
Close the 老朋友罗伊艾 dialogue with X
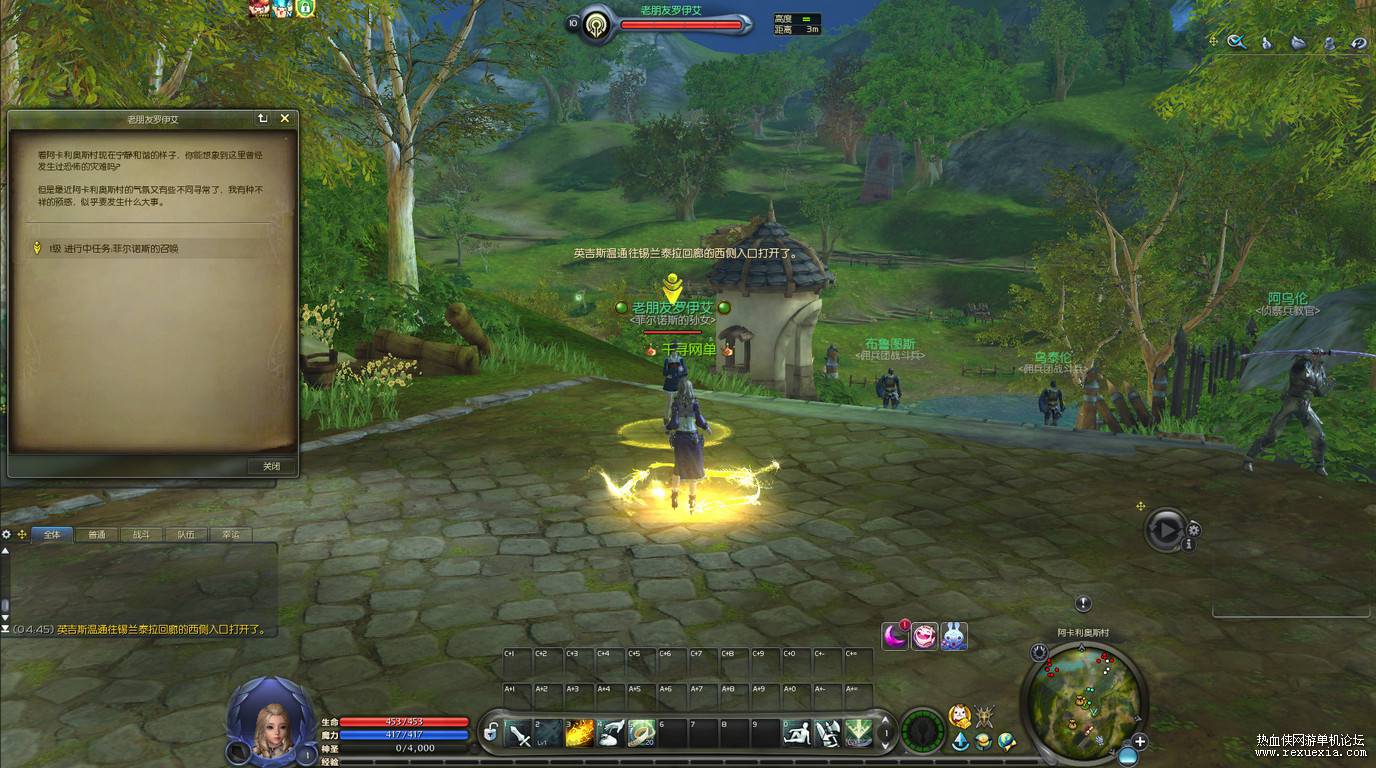point(285,118)
